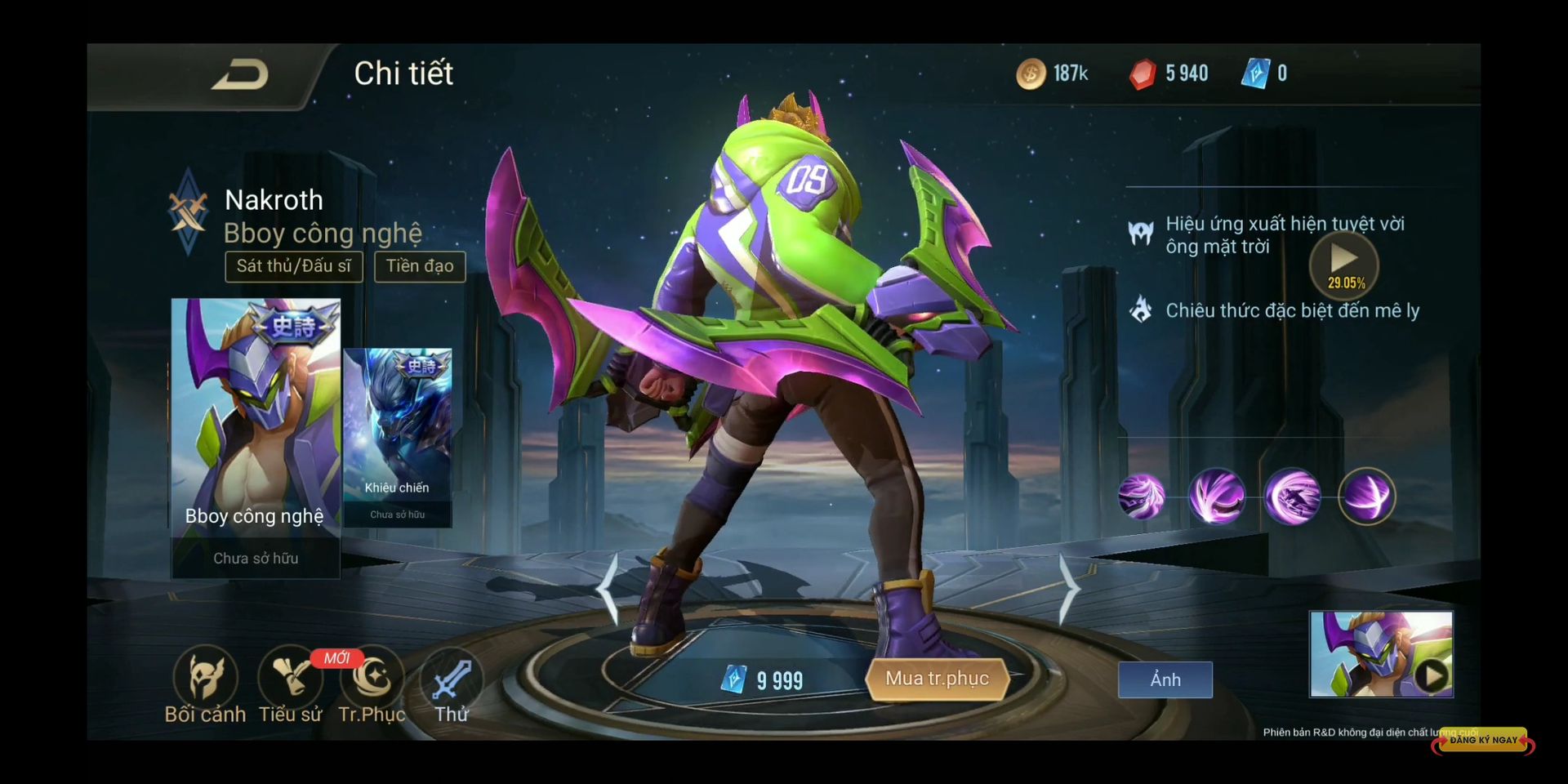Switch to the Tr.Phục skins tab

372,684
